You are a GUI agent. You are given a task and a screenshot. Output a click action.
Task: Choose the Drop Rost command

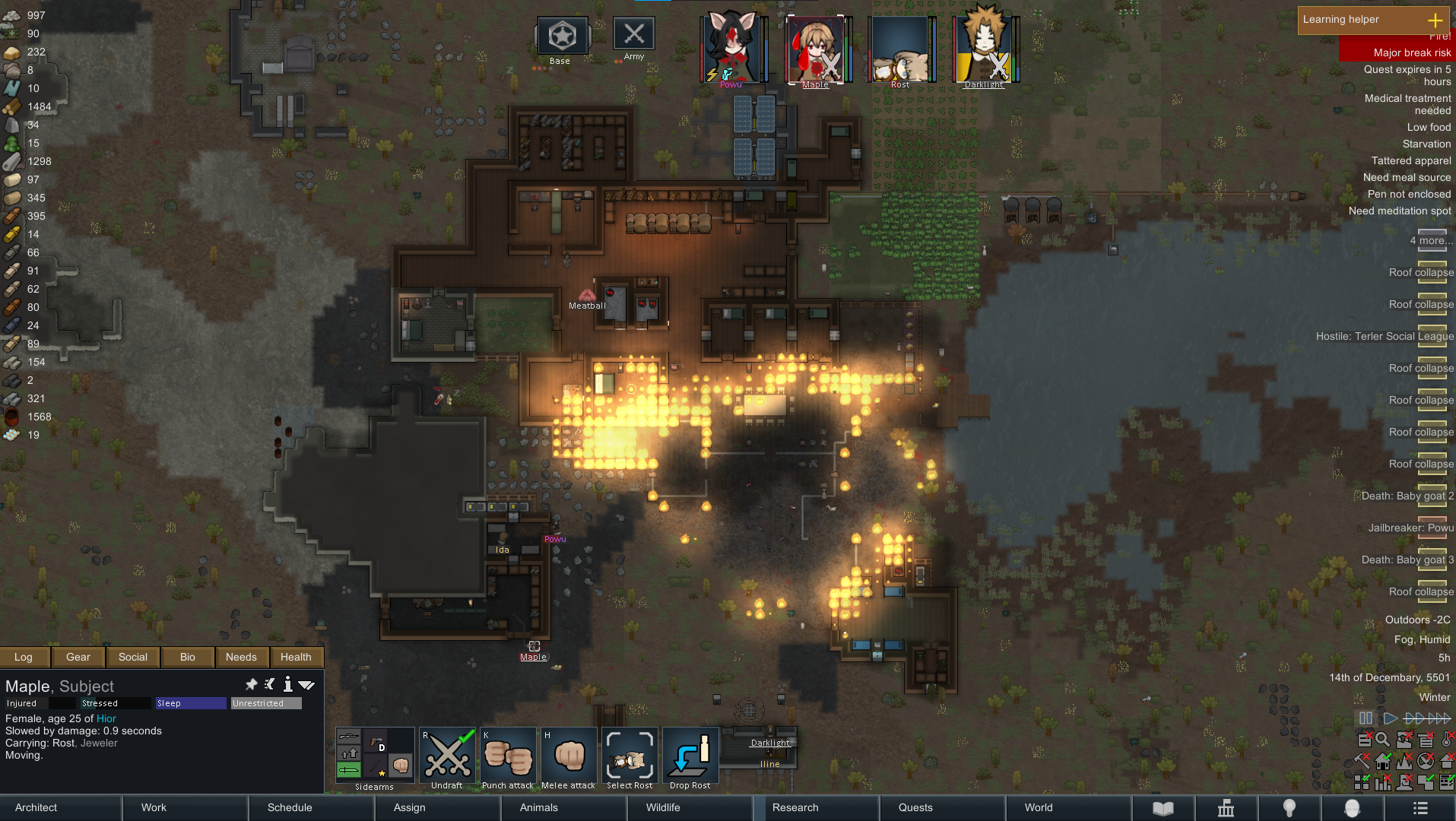click(x=690, y=756)
